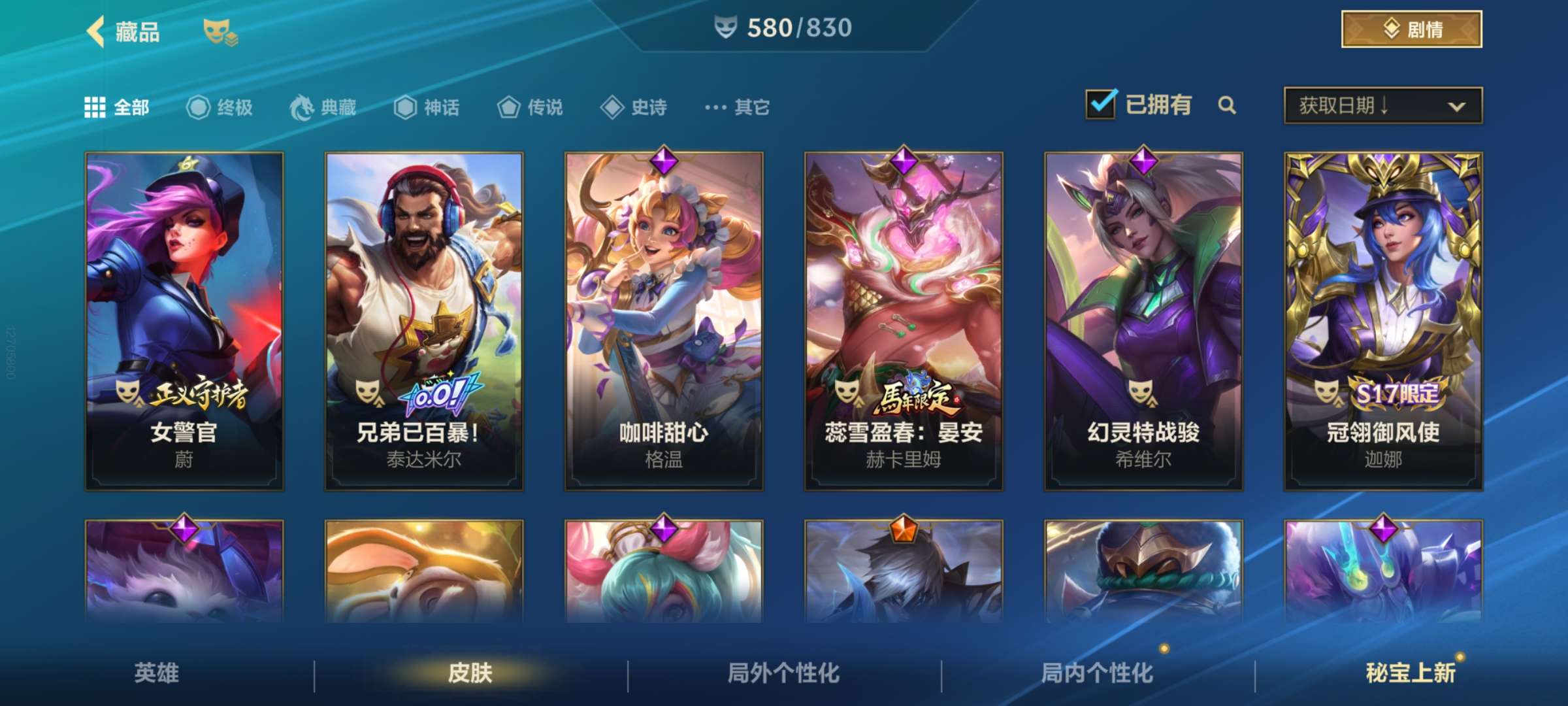Select the 史诗 rarity filter icon
Viewport: 1568px width, 706px height.
(612, 108)
